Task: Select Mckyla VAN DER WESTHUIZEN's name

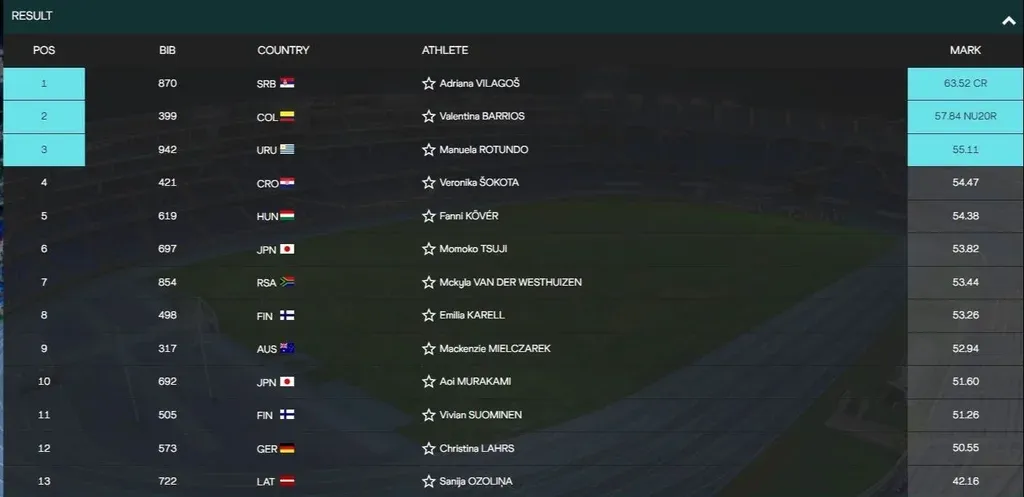Action: tap(510, 282)
